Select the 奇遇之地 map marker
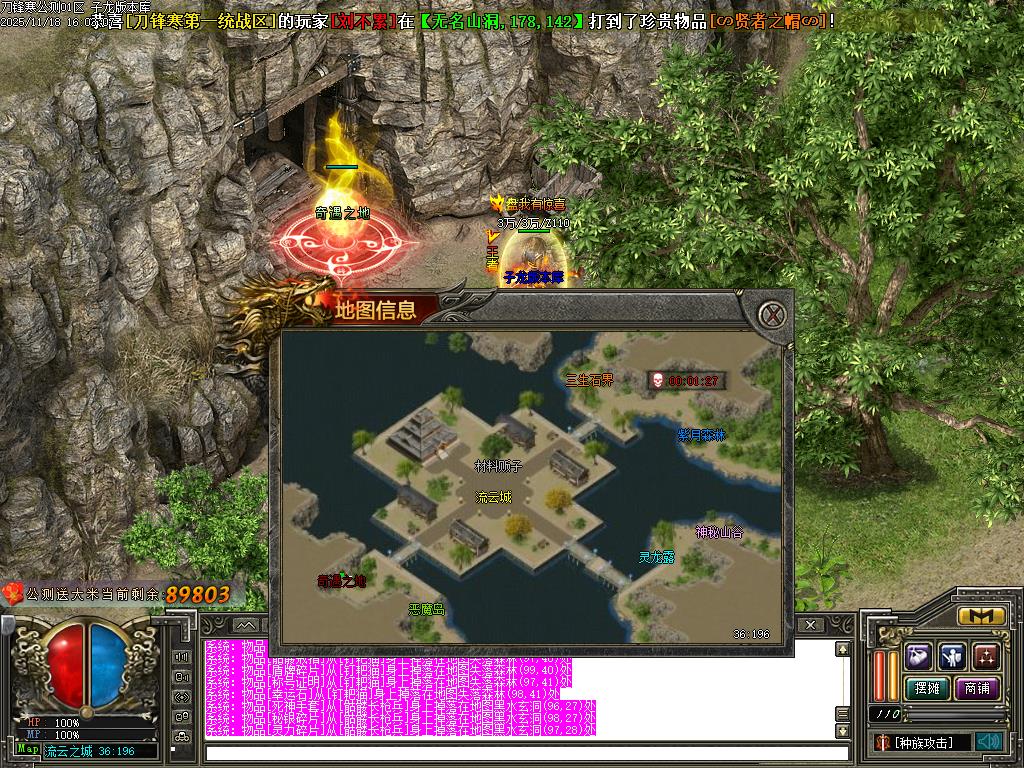Image resolution: width=1024 pixels, height=768 pixels. [342, 580]
